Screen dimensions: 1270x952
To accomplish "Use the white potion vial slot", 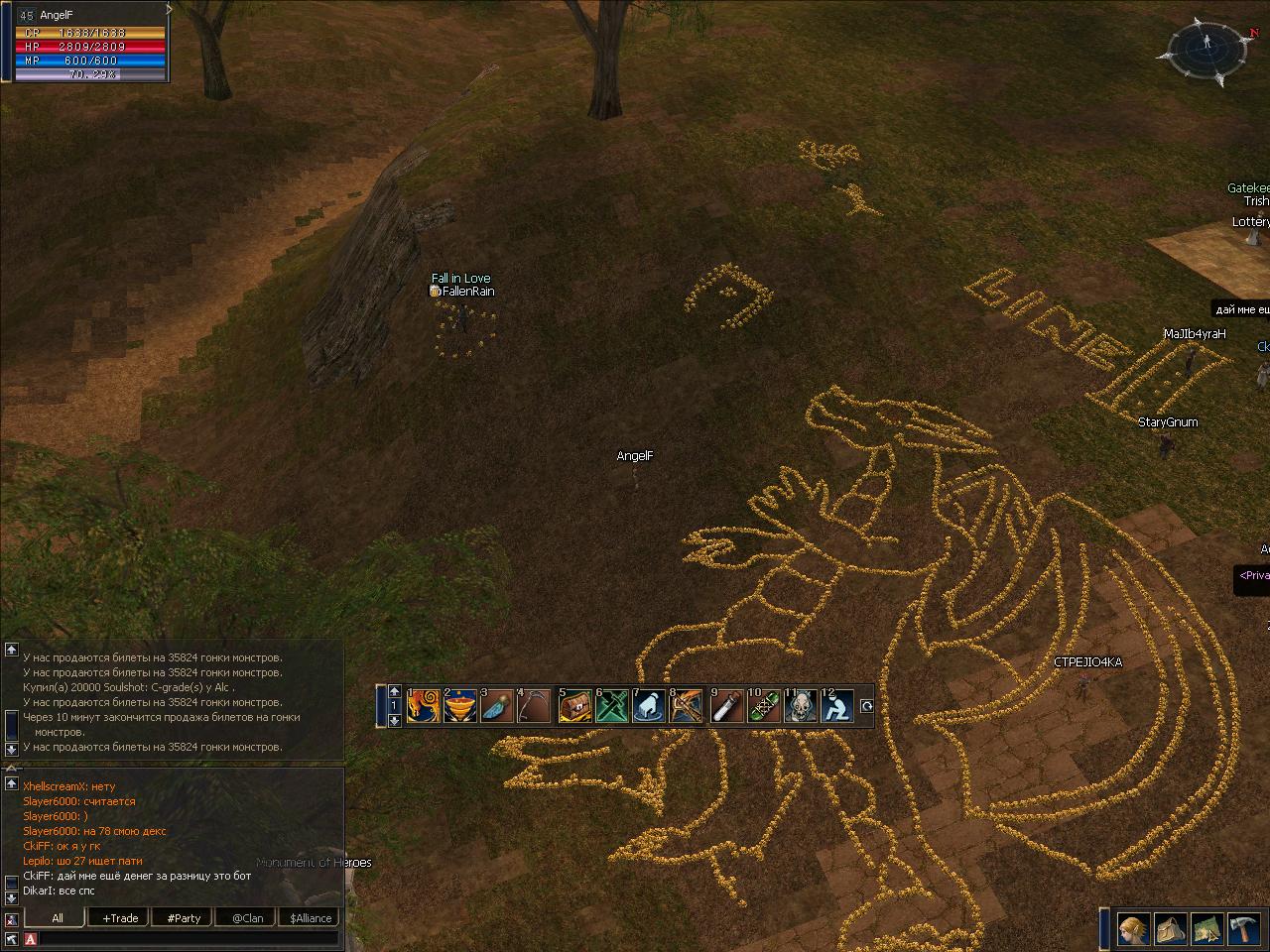I will [x=726, y=706].
